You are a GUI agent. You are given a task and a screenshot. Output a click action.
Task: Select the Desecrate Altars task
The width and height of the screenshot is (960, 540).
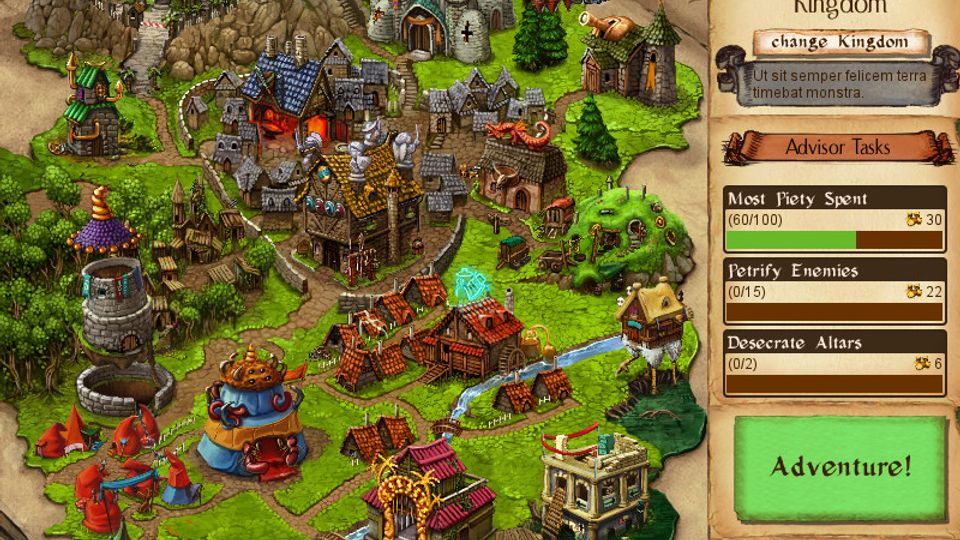point(834,362)
